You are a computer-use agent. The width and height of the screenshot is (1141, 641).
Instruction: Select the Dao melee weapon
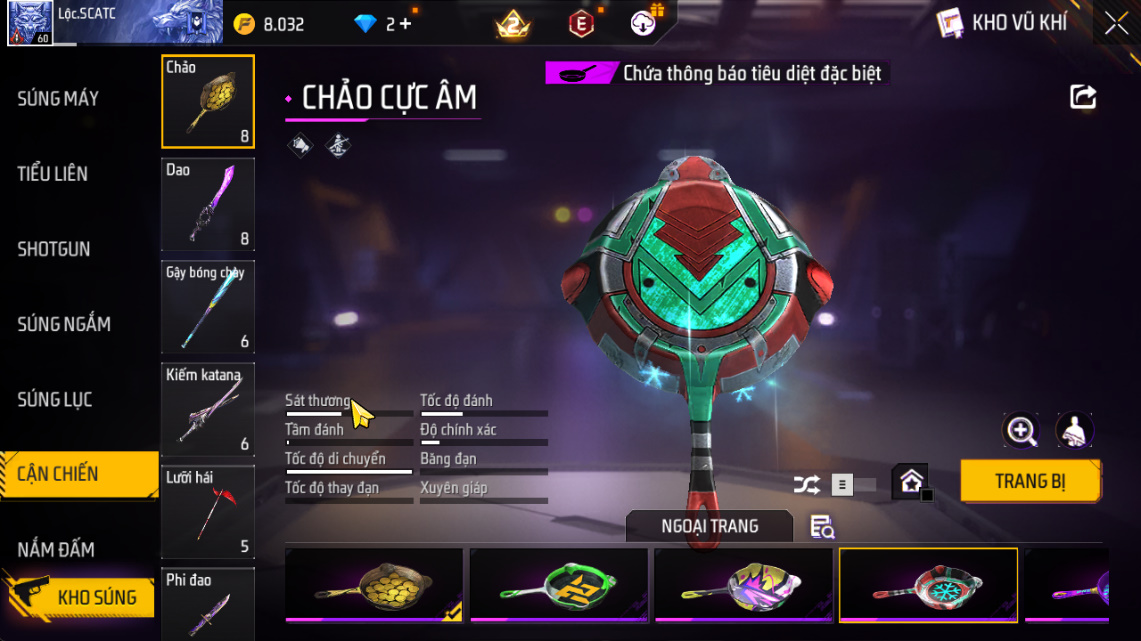[208, 204]
